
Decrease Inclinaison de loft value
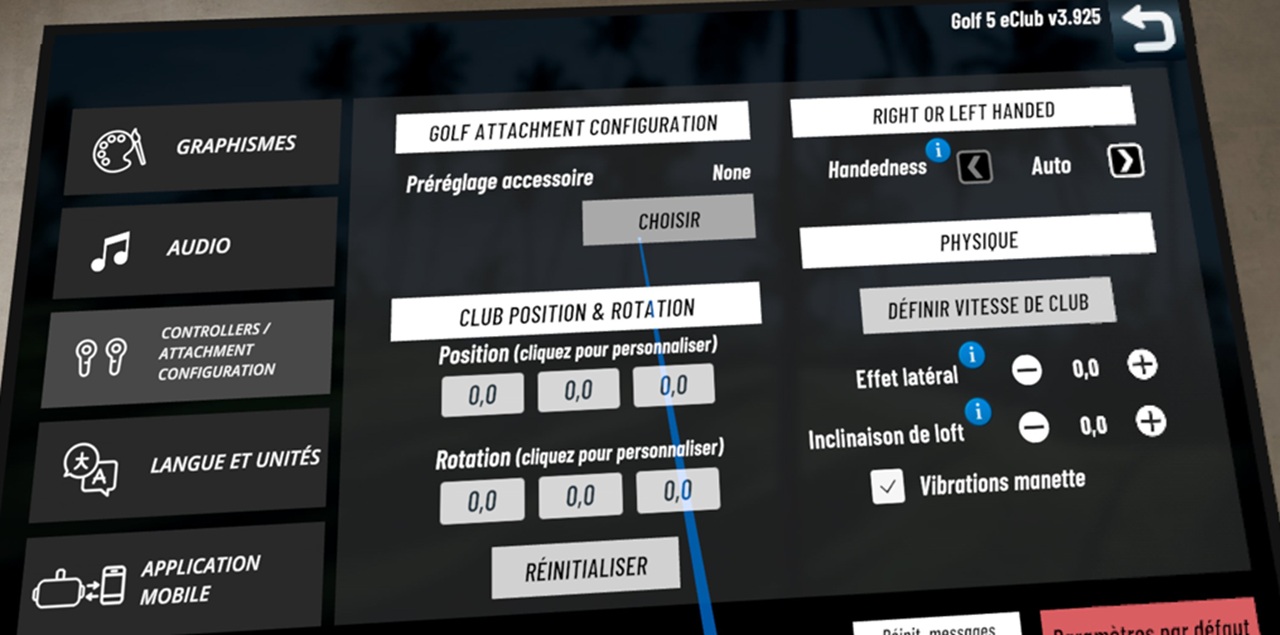[x=1034, y=428]
